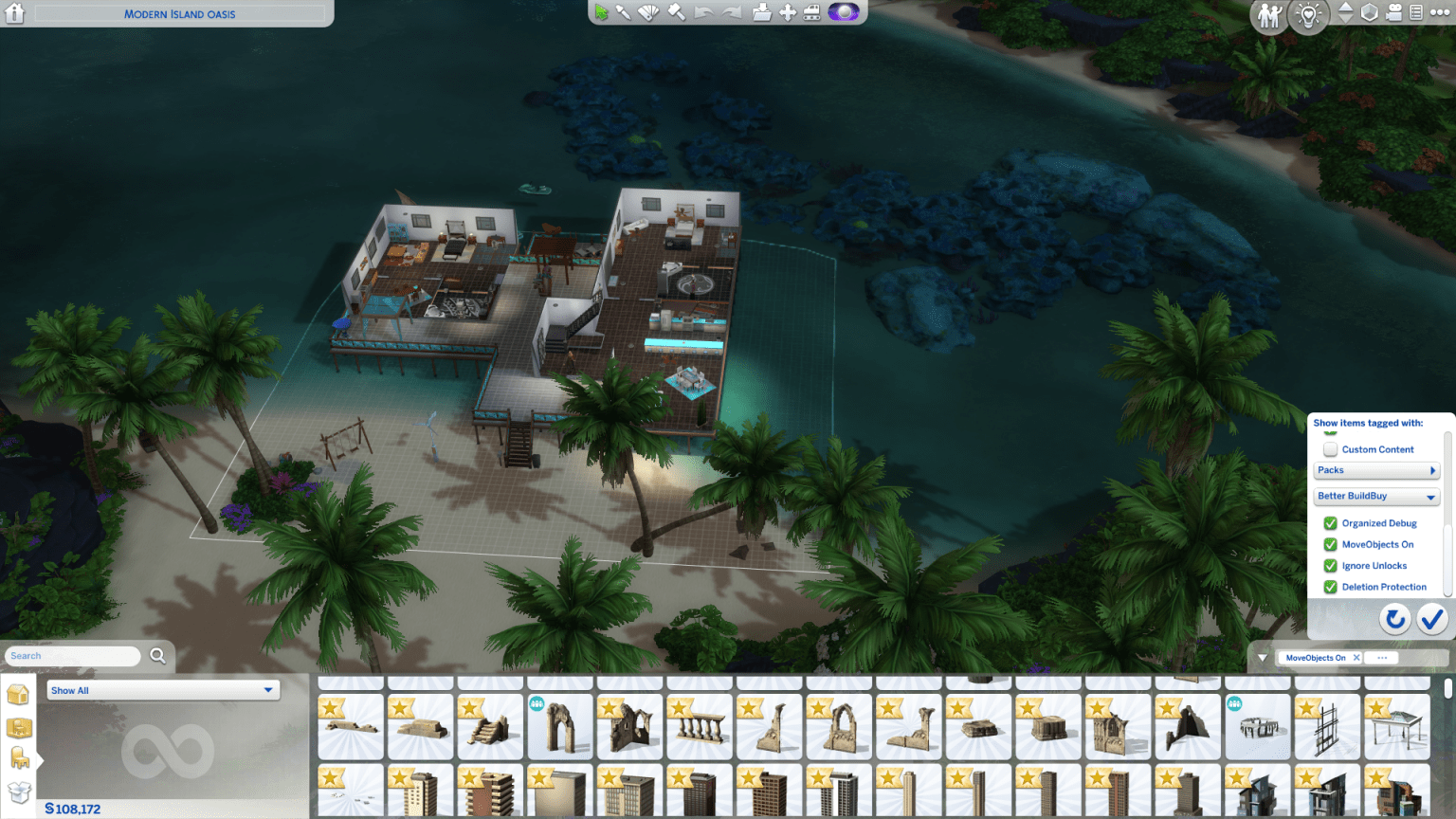
Task: Confirm filters with the checkmark button
Action: tap(1431, 619)
